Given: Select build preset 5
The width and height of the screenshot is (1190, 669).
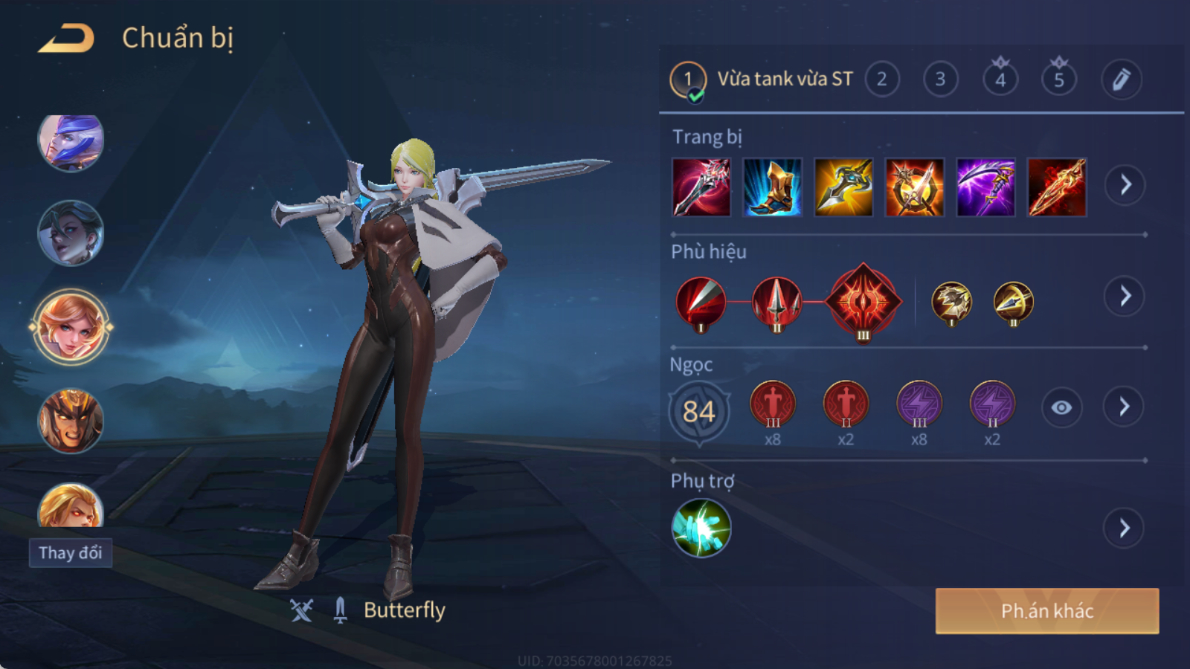Looking at the screenshot, I should tap(1059, 79).
